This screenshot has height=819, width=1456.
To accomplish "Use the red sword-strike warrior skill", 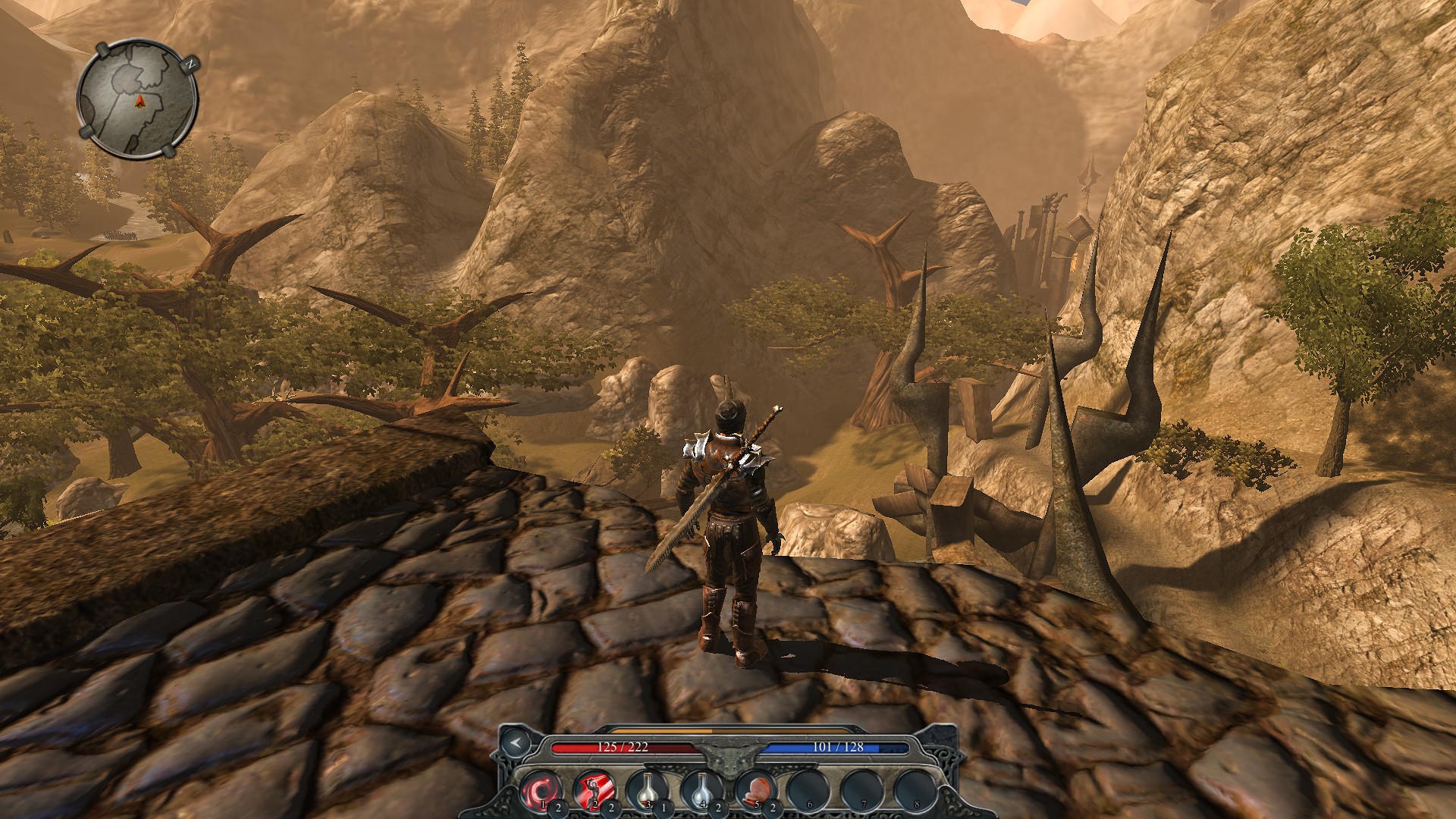I will click(x=594, y=789).
